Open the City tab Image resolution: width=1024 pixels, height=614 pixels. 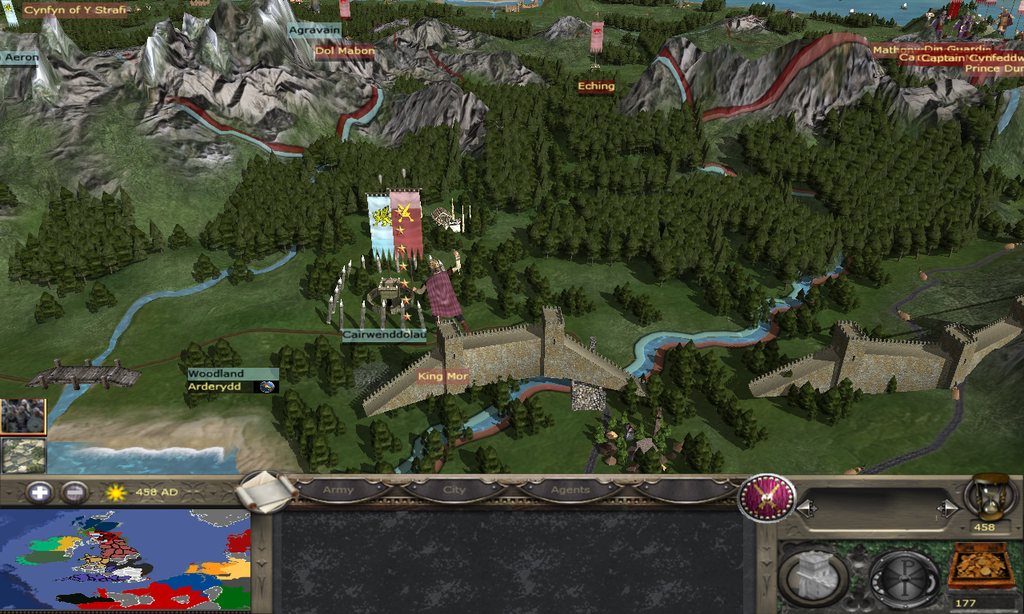point(454,491)
